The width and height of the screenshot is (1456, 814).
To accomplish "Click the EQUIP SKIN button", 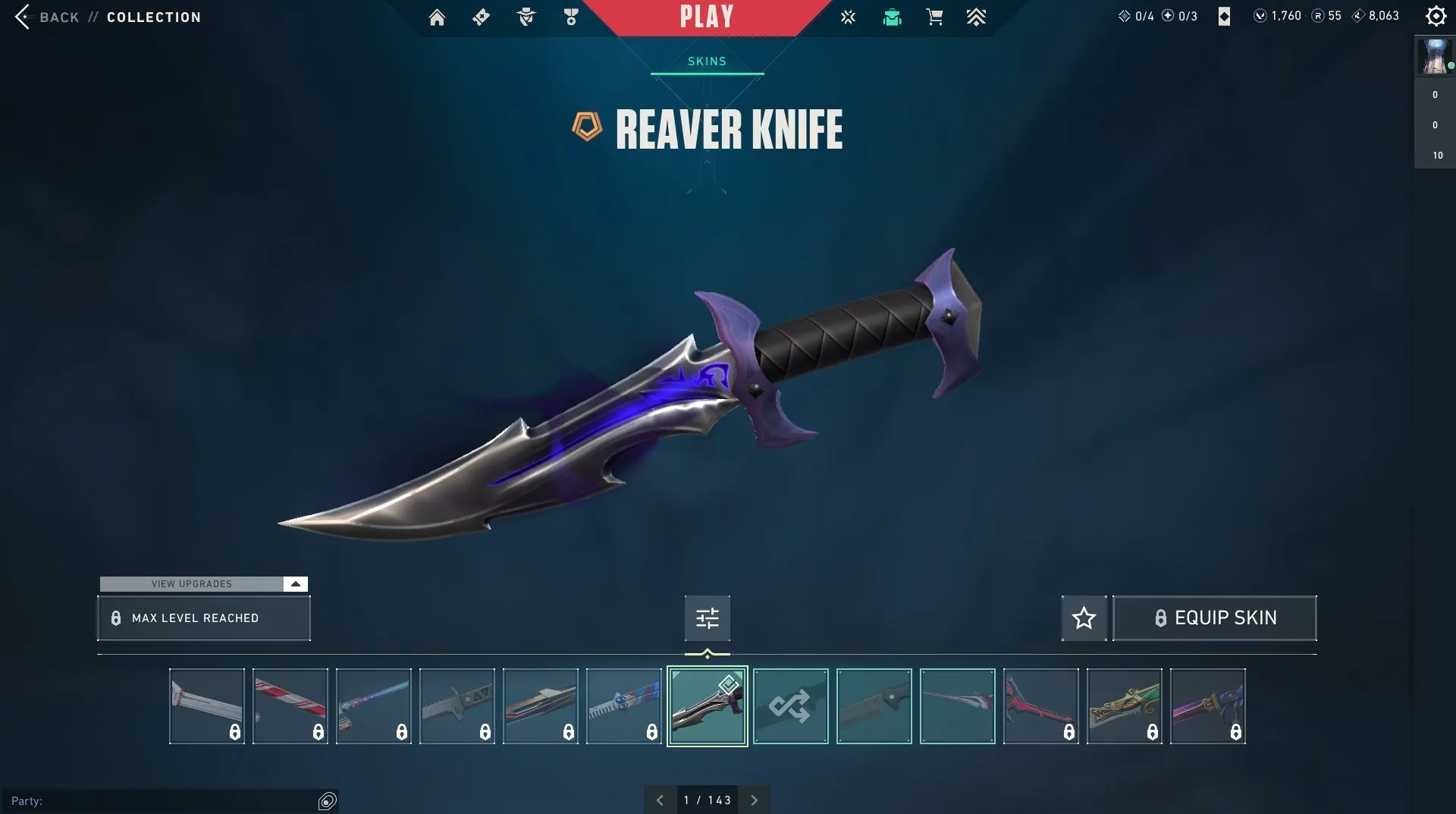I will [1214, 618].
